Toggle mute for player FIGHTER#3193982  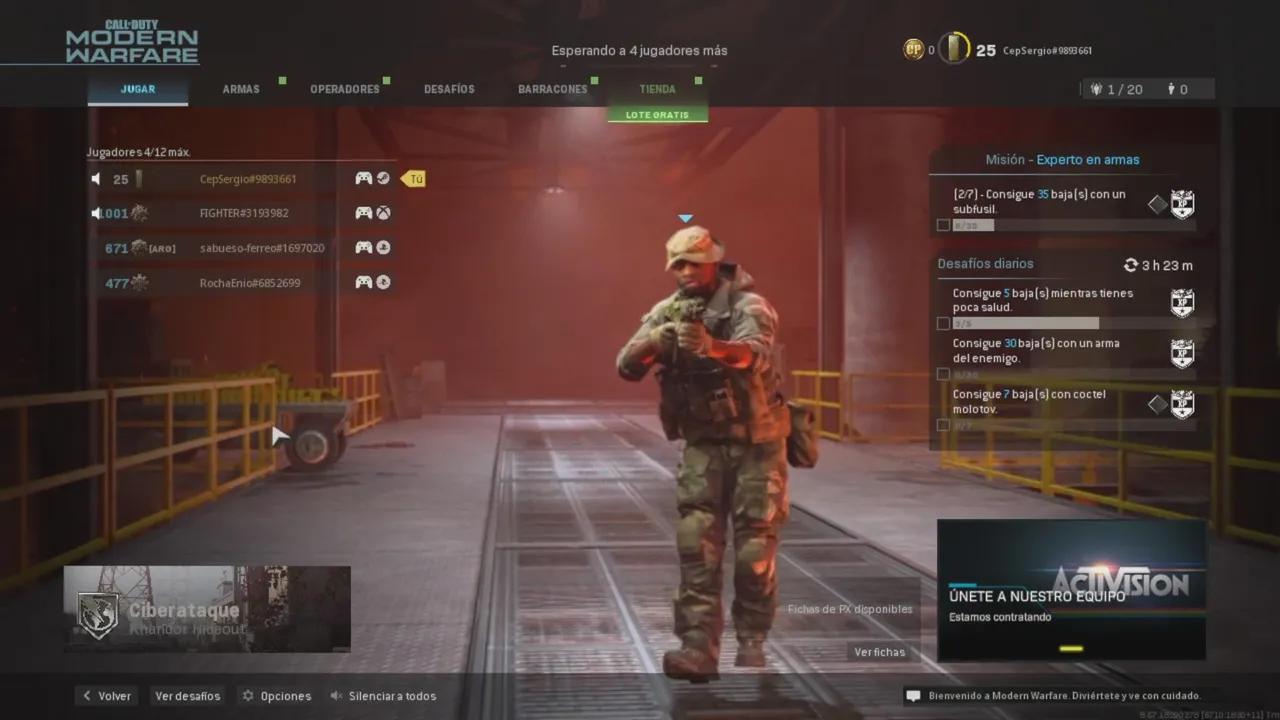94,212
